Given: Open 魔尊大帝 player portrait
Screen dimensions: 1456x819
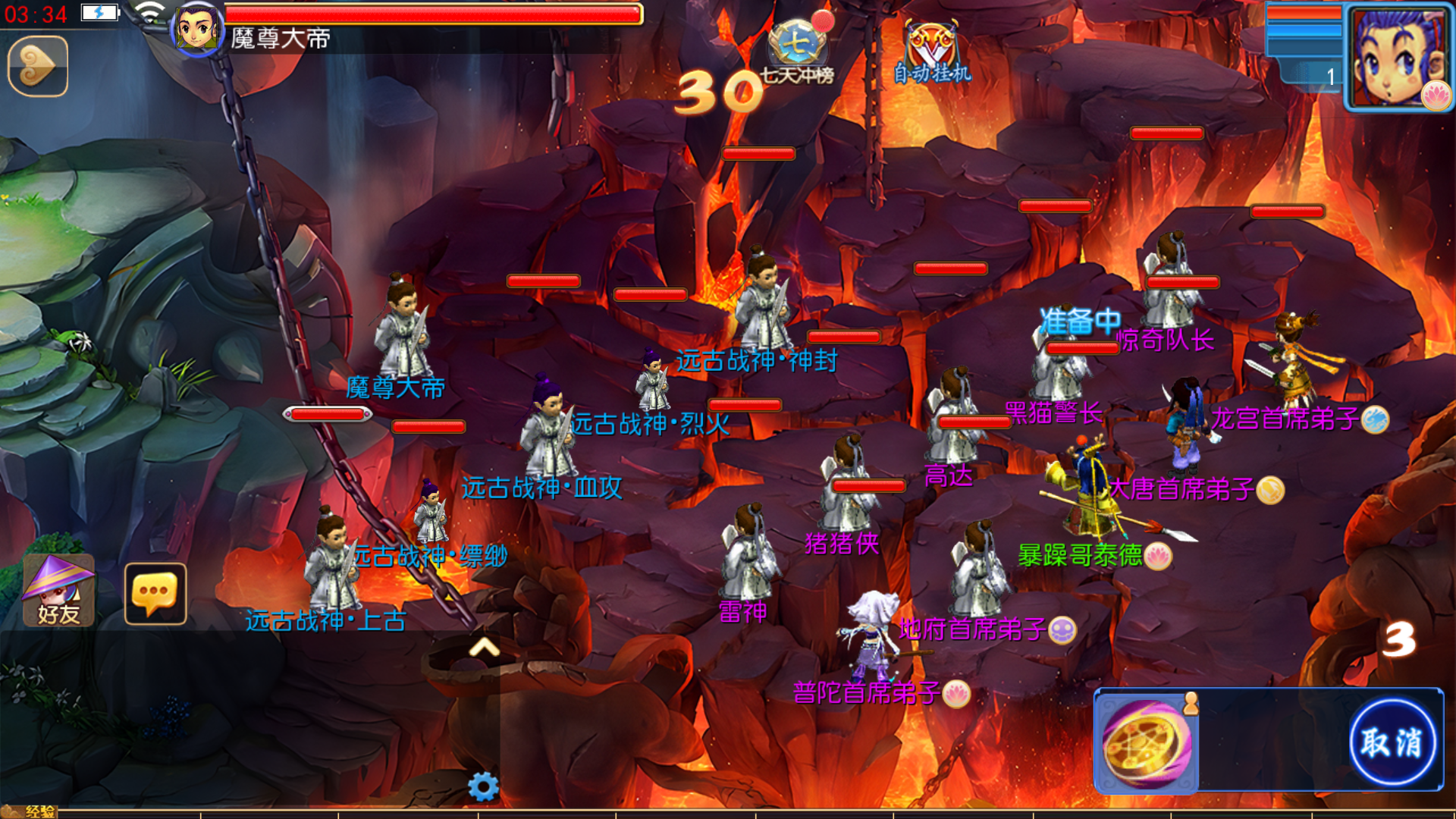Looking at the screenshot, I should (197, 29).
